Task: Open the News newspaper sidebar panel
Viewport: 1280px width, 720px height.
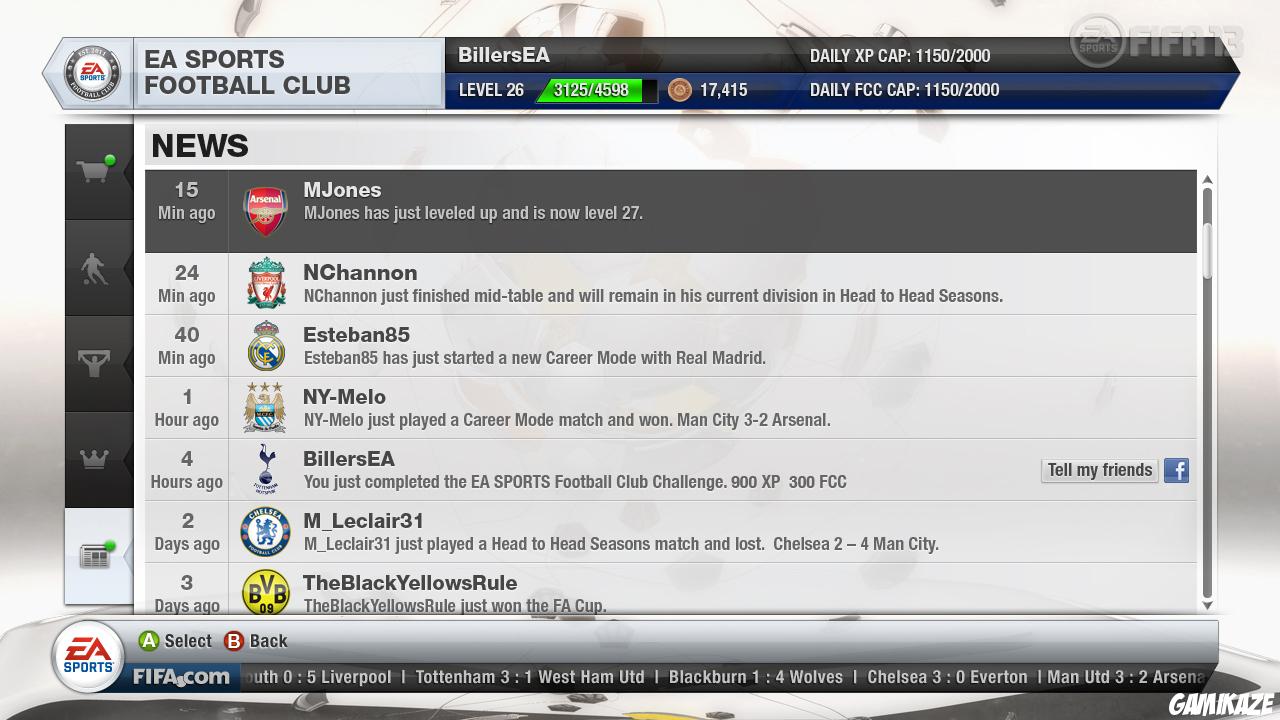Action: point(96,556)
